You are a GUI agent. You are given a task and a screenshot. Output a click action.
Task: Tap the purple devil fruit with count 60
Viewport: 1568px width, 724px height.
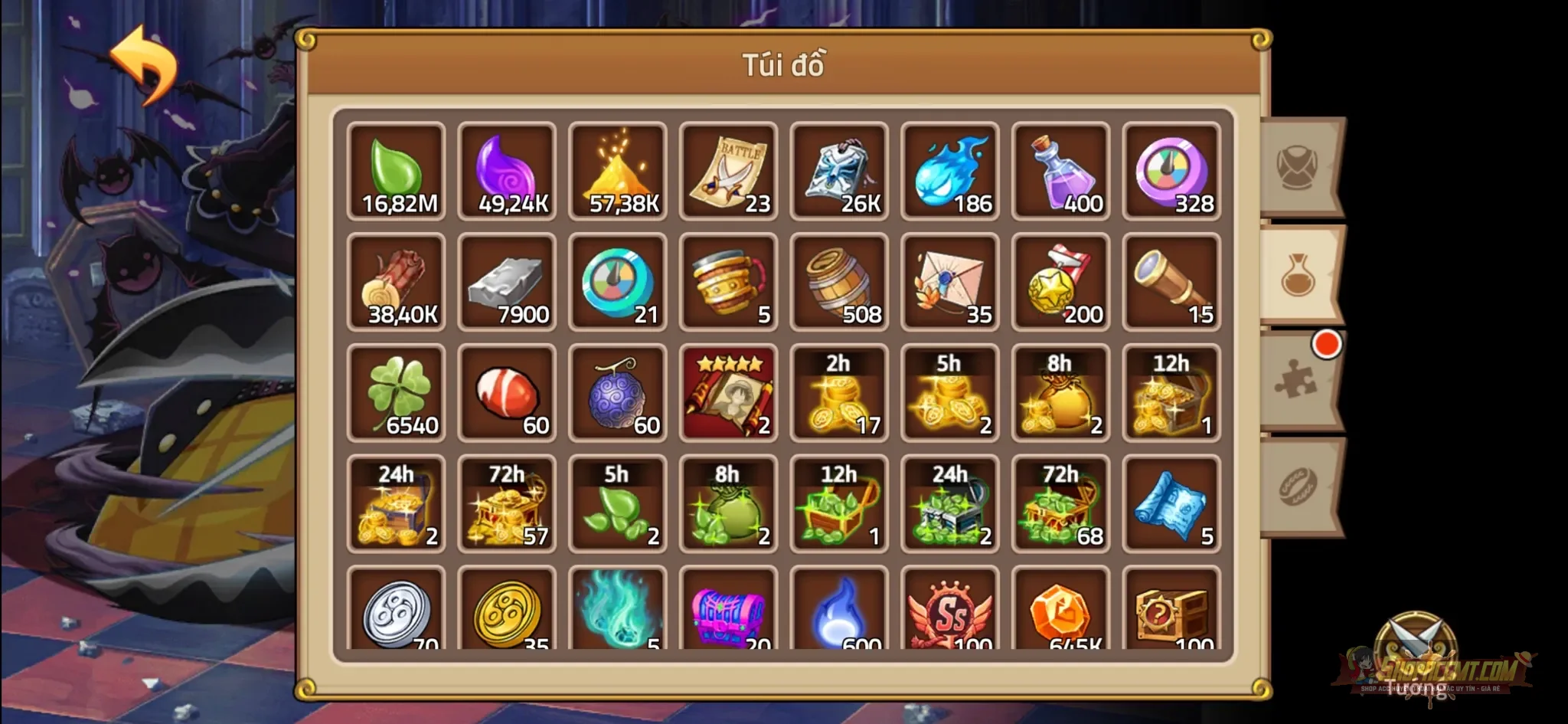click(617, 393)
